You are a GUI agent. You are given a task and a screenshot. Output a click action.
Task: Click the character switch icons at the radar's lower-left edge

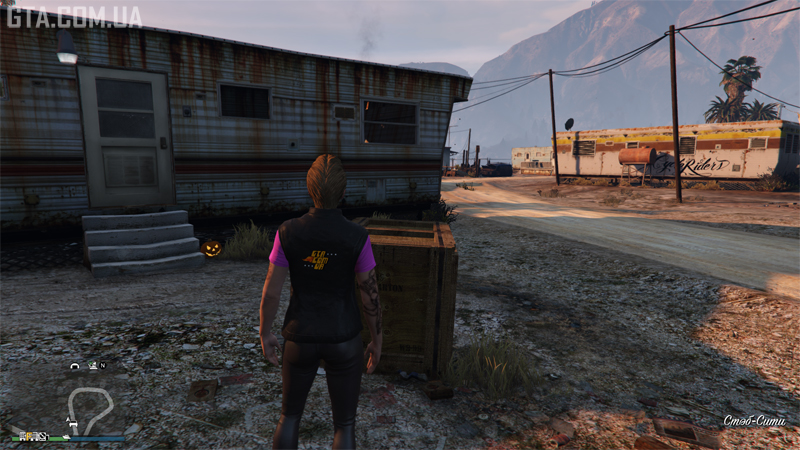coord(33,436)
